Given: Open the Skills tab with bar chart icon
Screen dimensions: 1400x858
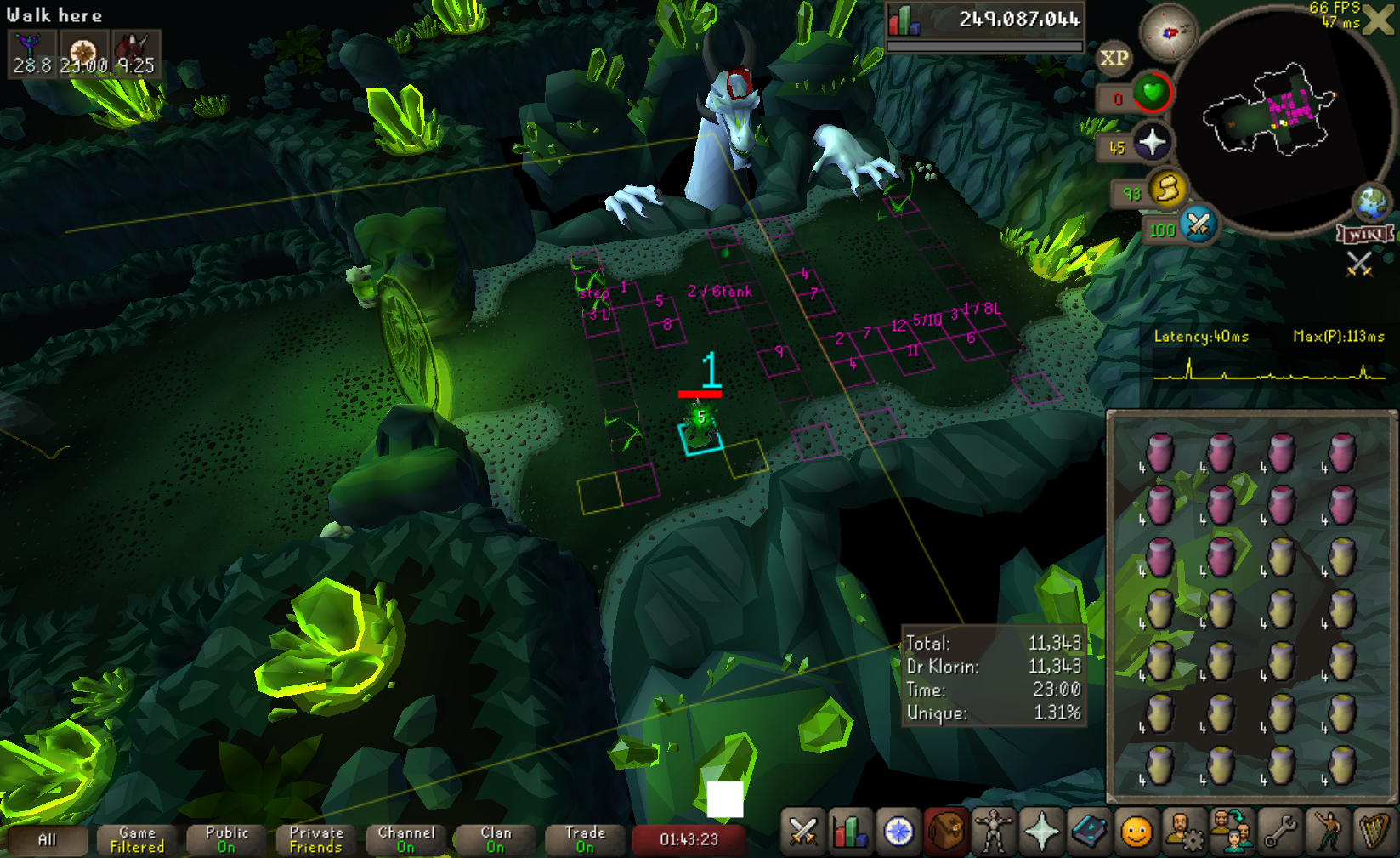Looking at the screenshot, I should [x=850, y=832].
